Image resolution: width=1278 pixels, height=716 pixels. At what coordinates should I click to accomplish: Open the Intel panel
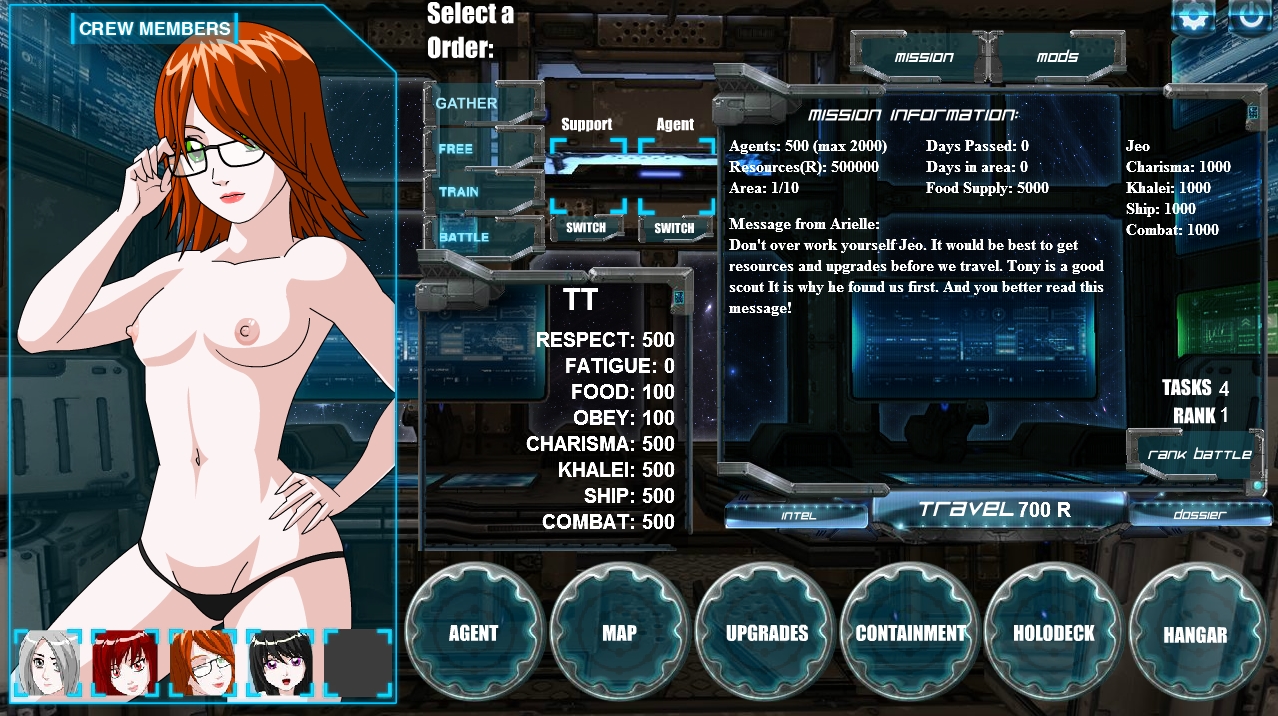tap(798, 515)
